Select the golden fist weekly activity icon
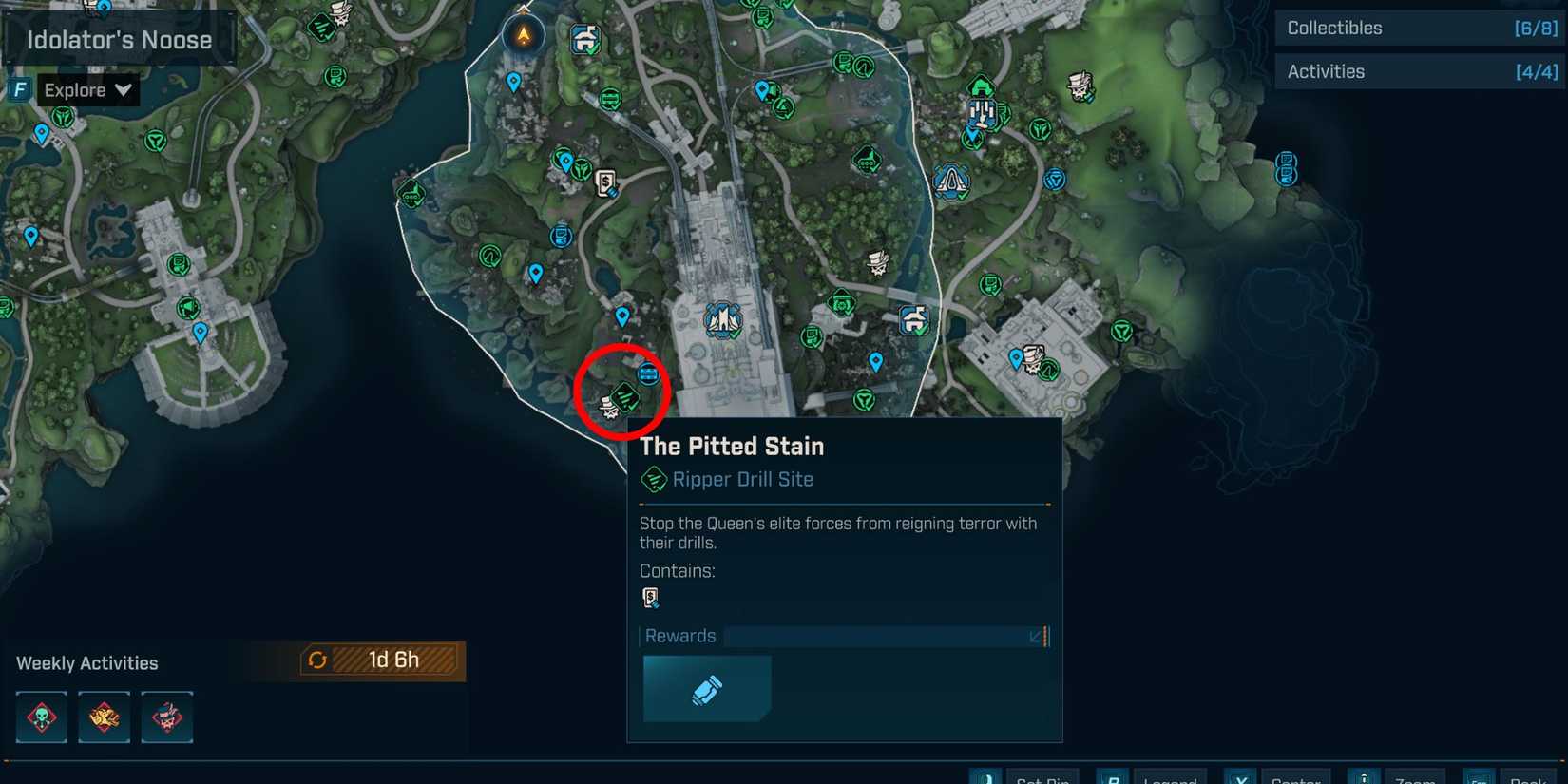This screenshot has height=784, width=1568. click(x=104, y=717)
